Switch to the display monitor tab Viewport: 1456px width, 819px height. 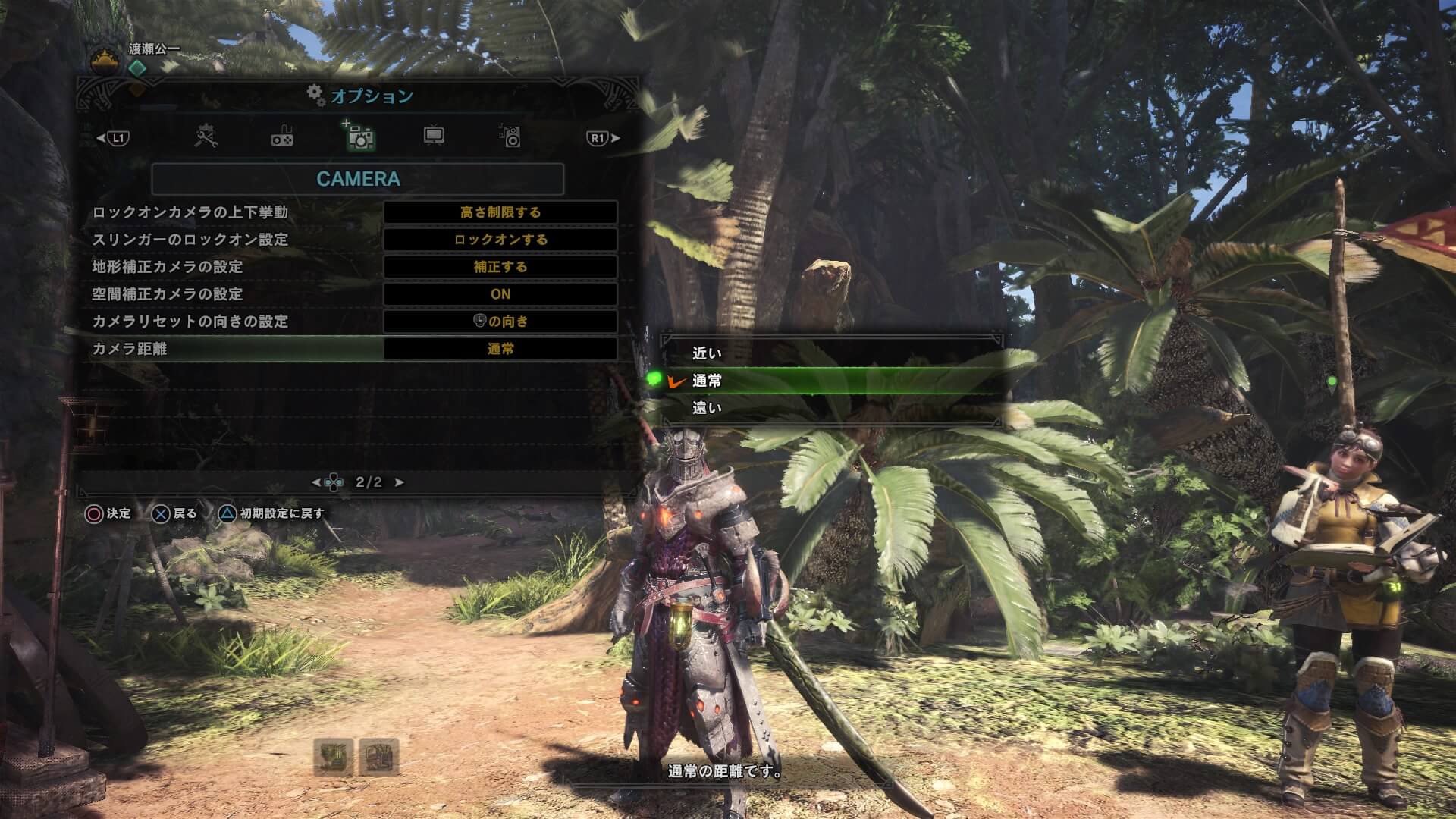point(434,136)
